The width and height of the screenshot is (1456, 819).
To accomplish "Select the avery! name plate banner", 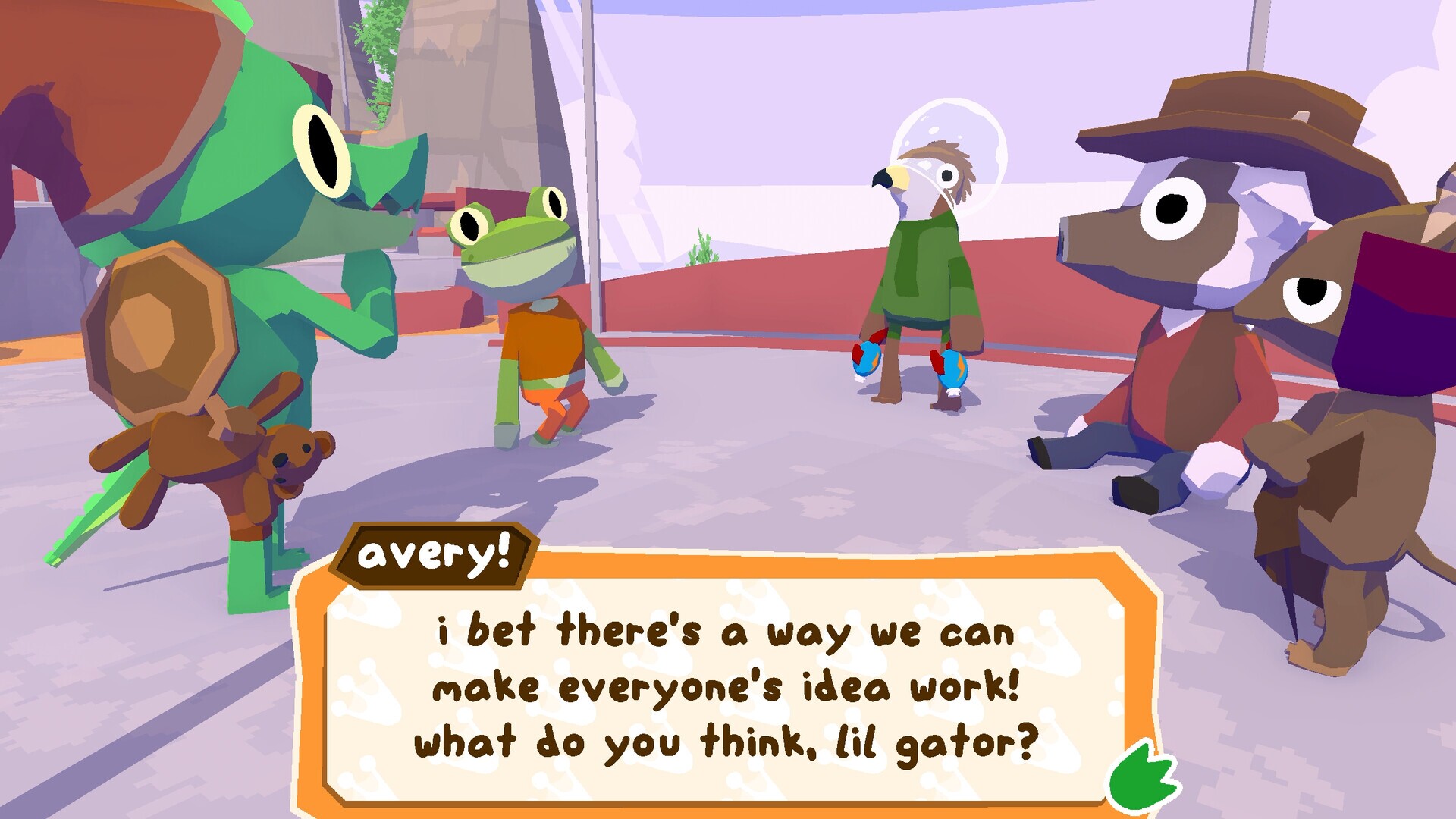I will pos(435,557).
